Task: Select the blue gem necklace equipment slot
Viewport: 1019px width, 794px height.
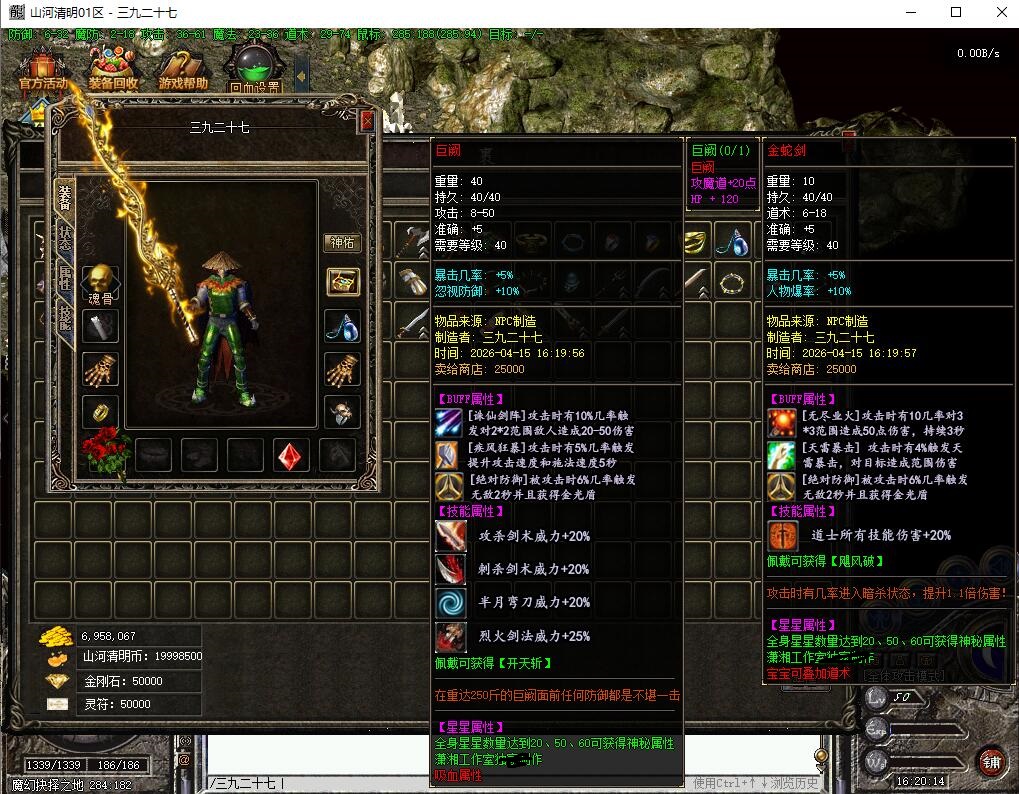Action: tap(343, 325)
